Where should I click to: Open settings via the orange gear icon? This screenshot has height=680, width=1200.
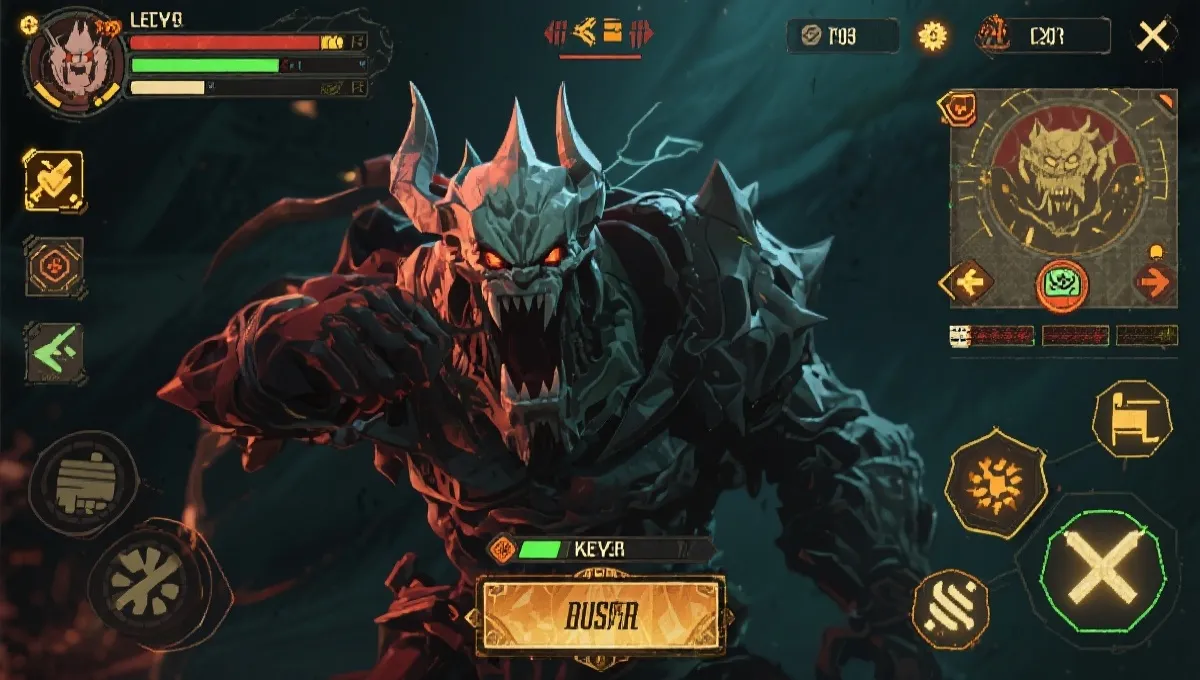point(933,37)
